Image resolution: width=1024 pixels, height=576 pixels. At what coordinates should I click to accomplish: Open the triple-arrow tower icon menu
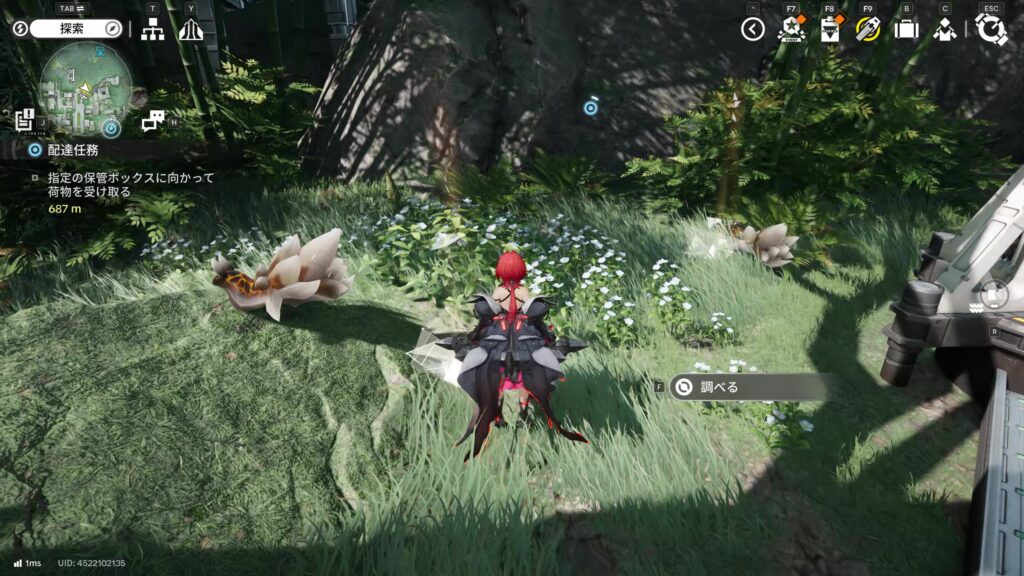(191, 30)
